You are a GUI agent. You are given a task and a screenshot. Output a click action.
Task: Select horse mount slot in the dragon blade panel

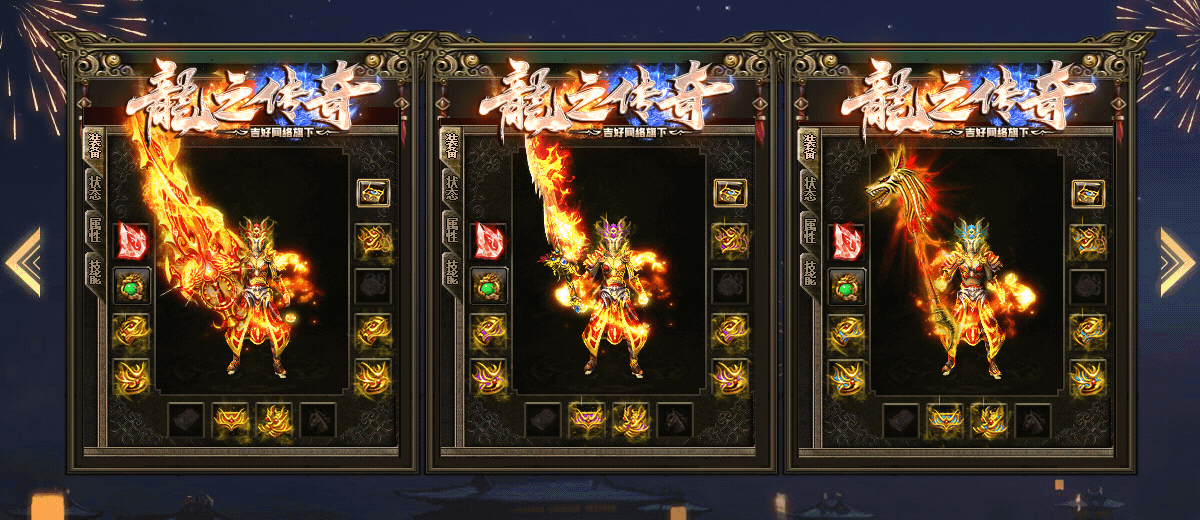(x=319, y=419)
